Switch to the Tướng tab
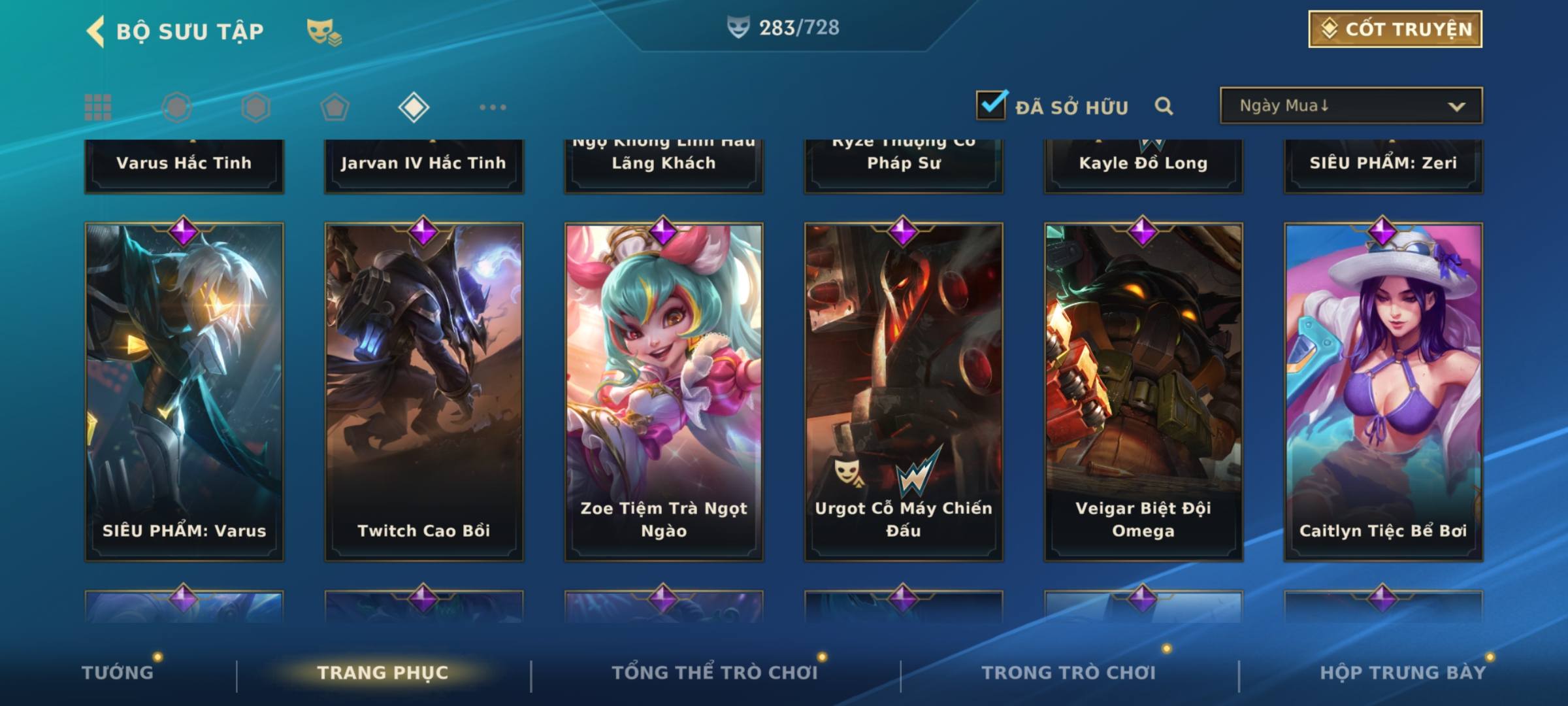The width and height of the screenshot is (1568, 706). (x=118, y=673)
